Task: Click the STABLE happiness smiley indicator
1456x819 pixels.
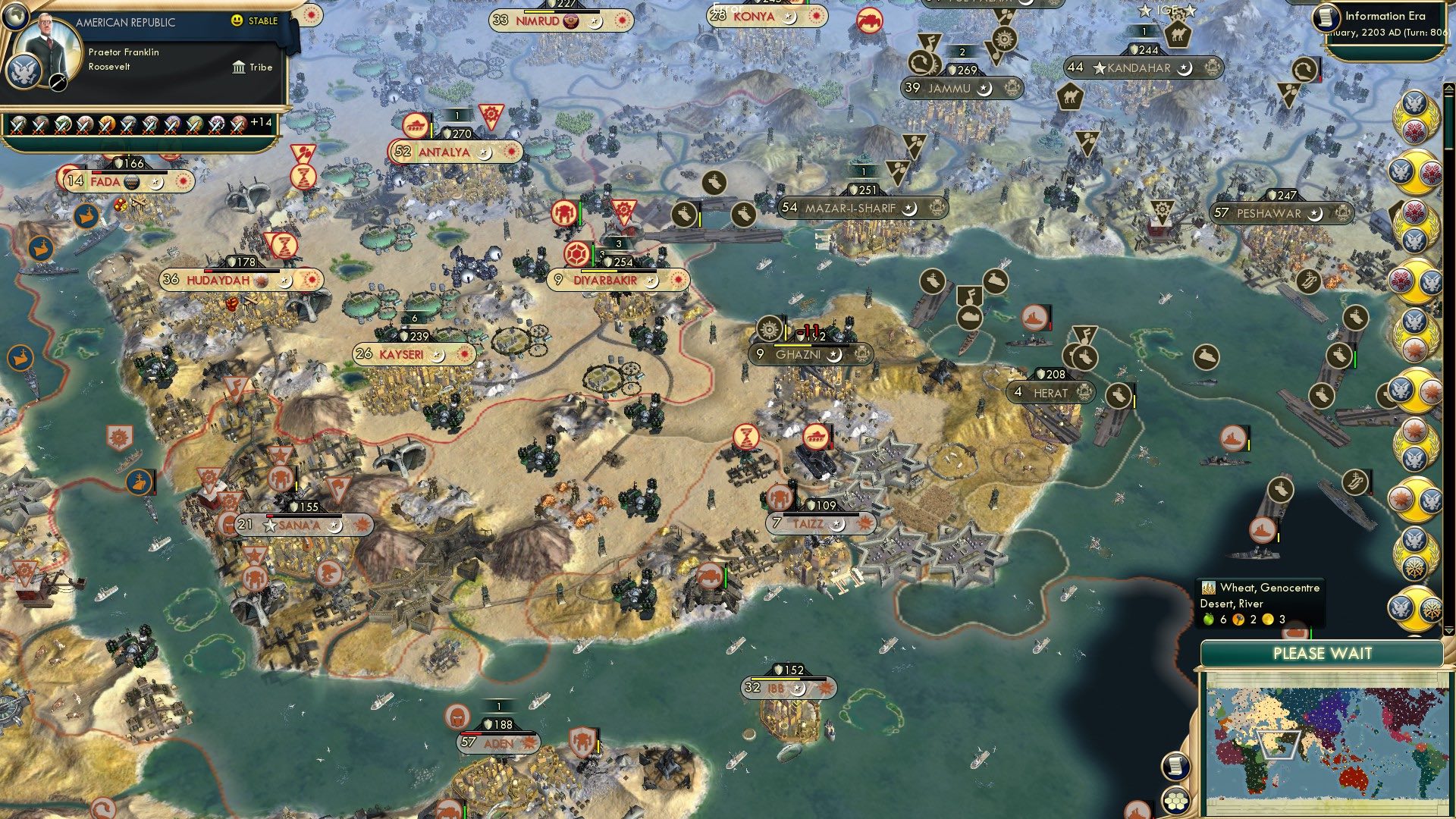Action: (x=237, y=22)
